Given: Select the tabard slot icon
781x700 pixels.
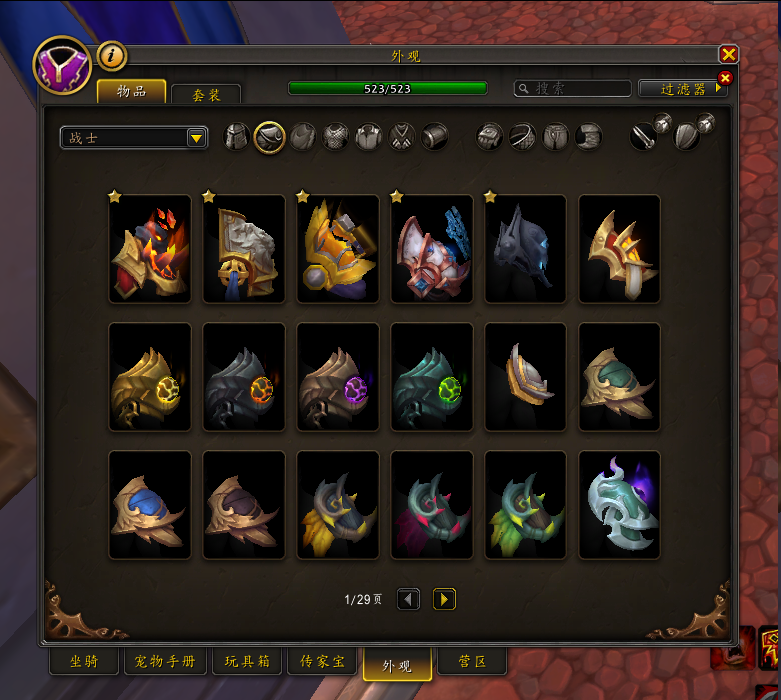Looking at the screenshot, I should point(402,136).
